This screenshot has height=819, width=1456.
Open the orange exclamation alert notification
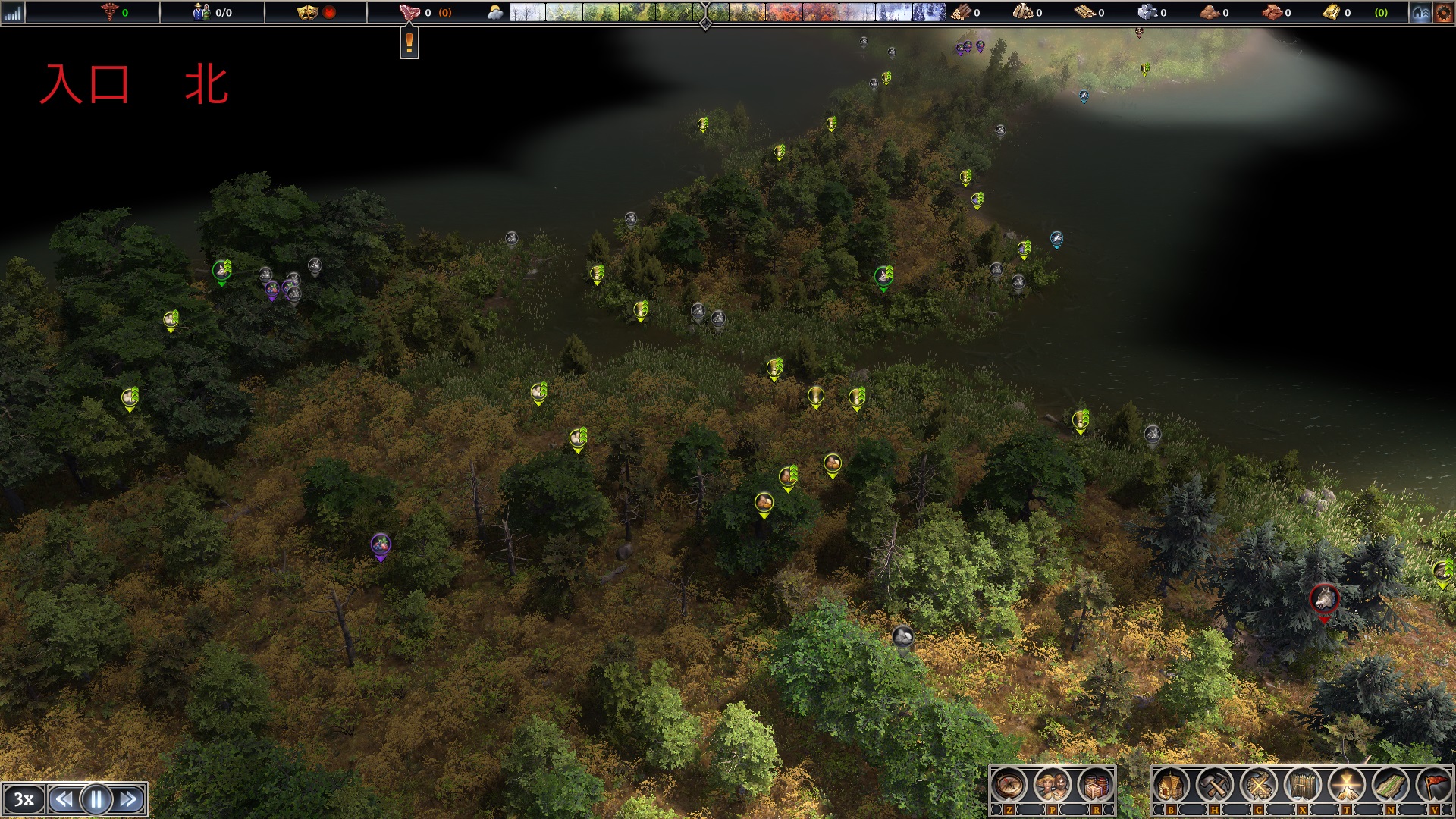[x=409, y=42]
